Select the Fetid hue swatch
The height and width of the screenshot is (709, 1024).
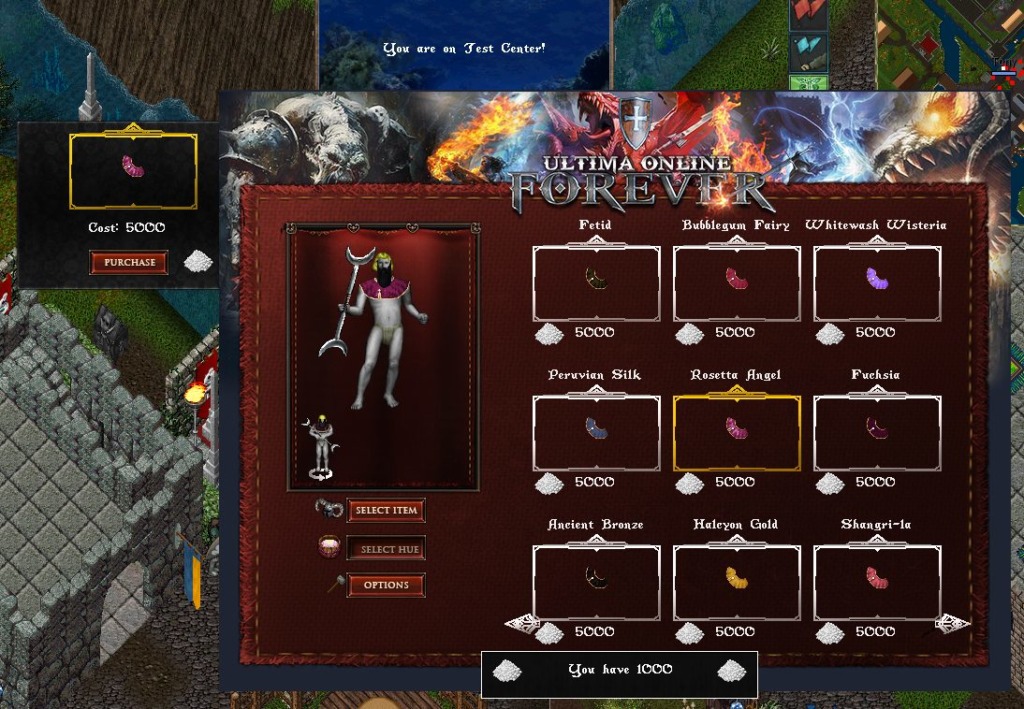coord(596,283)
